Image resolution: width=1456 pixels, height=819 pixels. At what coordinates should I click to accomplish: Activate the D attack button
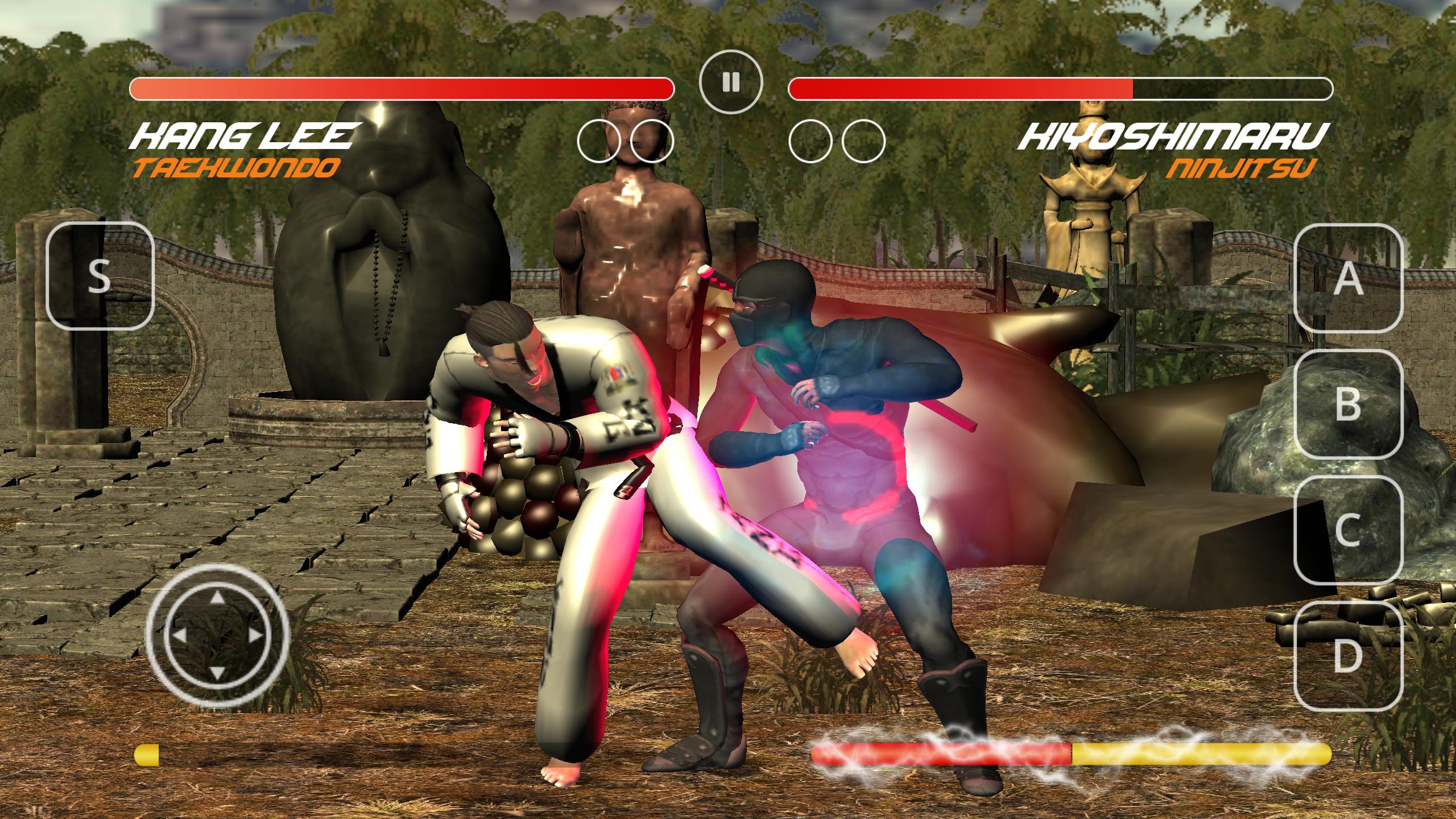point(1349,655)
